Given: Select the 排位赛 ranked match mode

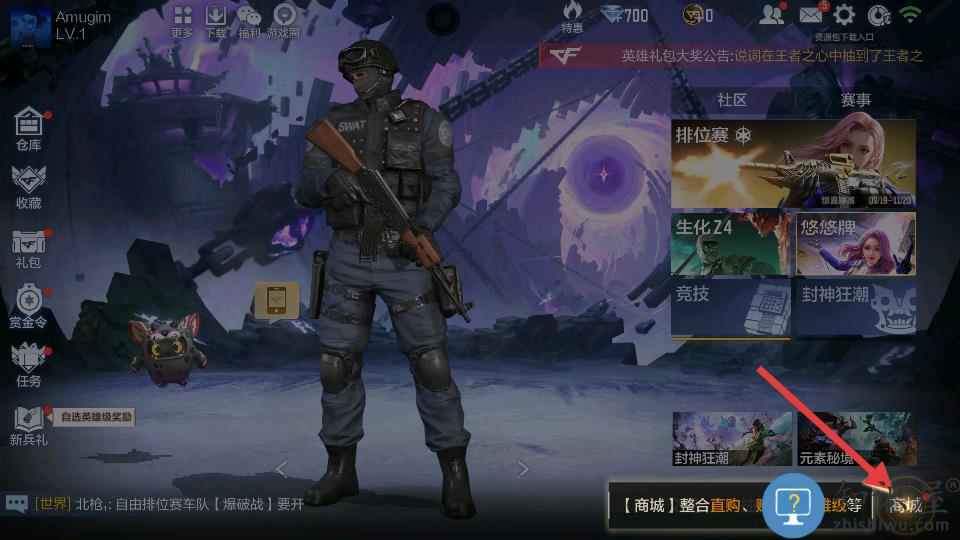Looking at the screenshot, I should 793,164.
